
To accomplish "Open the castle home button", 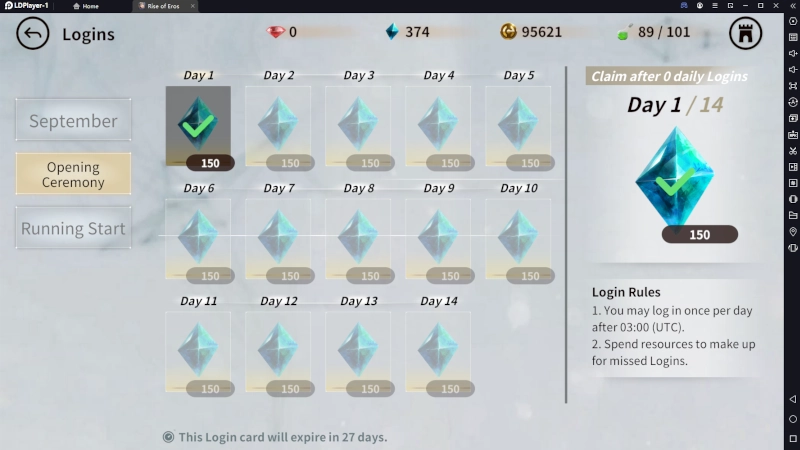I will point(745,33).
